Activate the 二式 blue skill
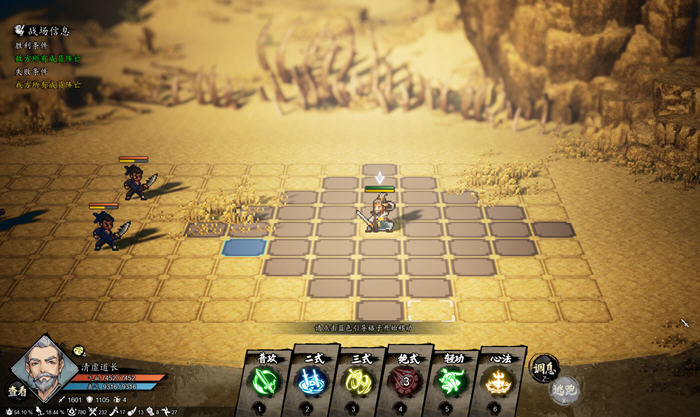 pos(311,381)
